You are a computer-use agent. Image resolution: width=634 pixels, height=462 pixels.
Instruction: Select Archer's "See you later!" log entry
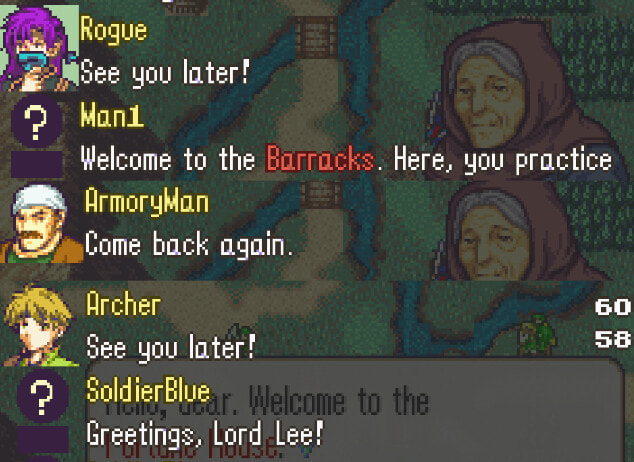pos(171,347)
